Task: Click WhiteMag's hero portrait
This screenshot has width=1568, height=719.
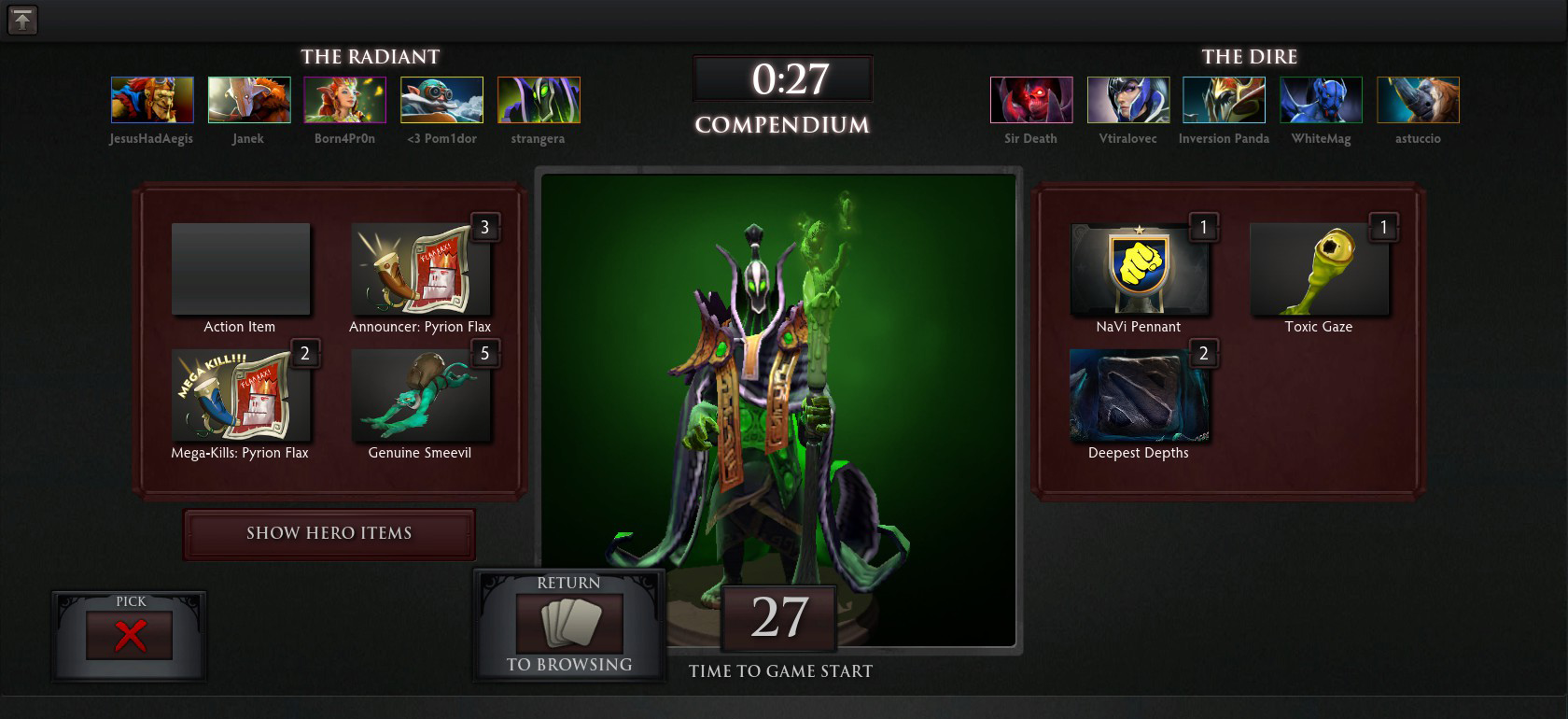Action: [x=1321, y=100]
